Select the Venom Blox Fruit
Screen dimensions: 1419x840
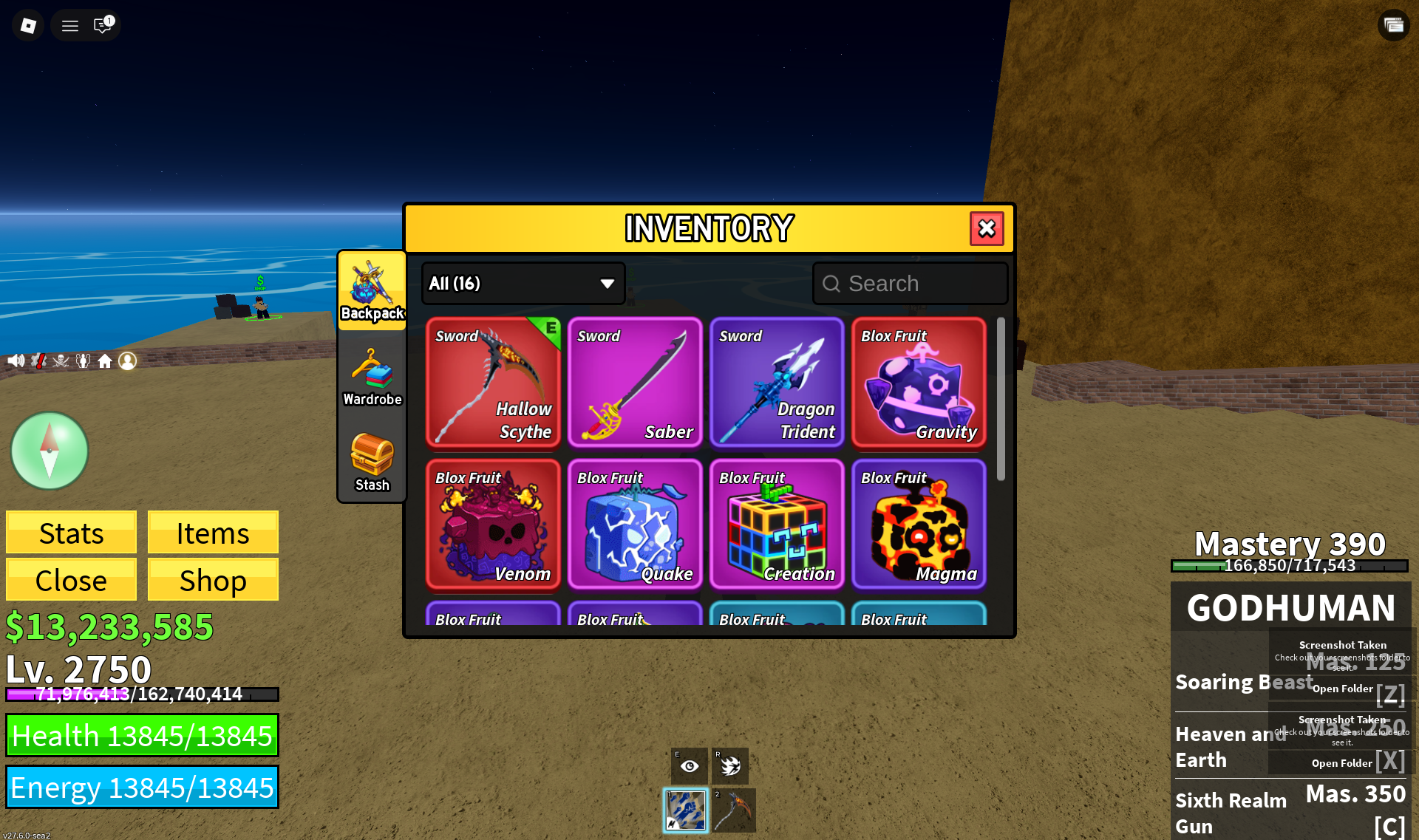tap(493, 524)
